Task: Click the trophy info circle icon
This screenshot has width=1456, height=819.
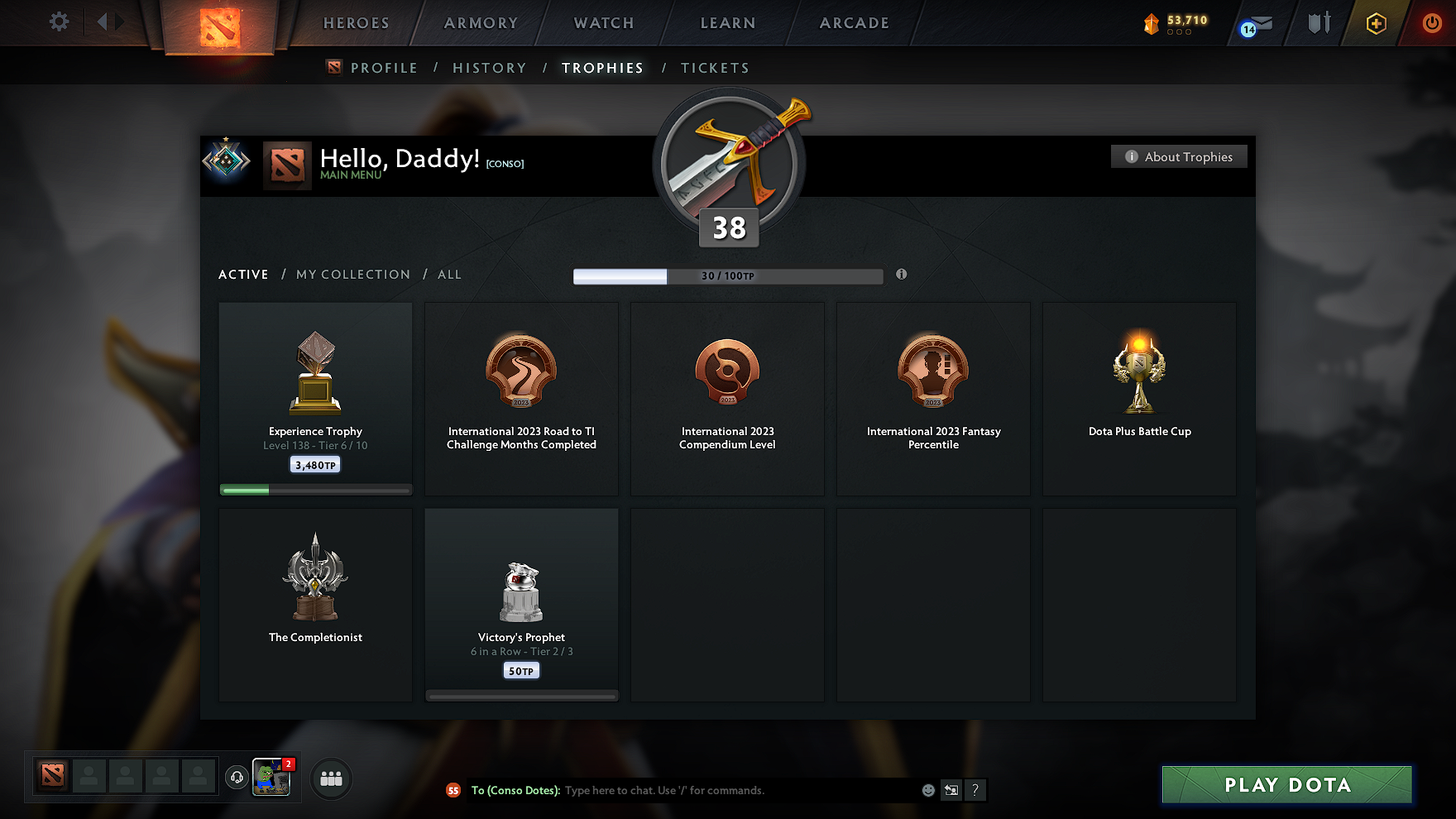Action: (x=901, y=275)
